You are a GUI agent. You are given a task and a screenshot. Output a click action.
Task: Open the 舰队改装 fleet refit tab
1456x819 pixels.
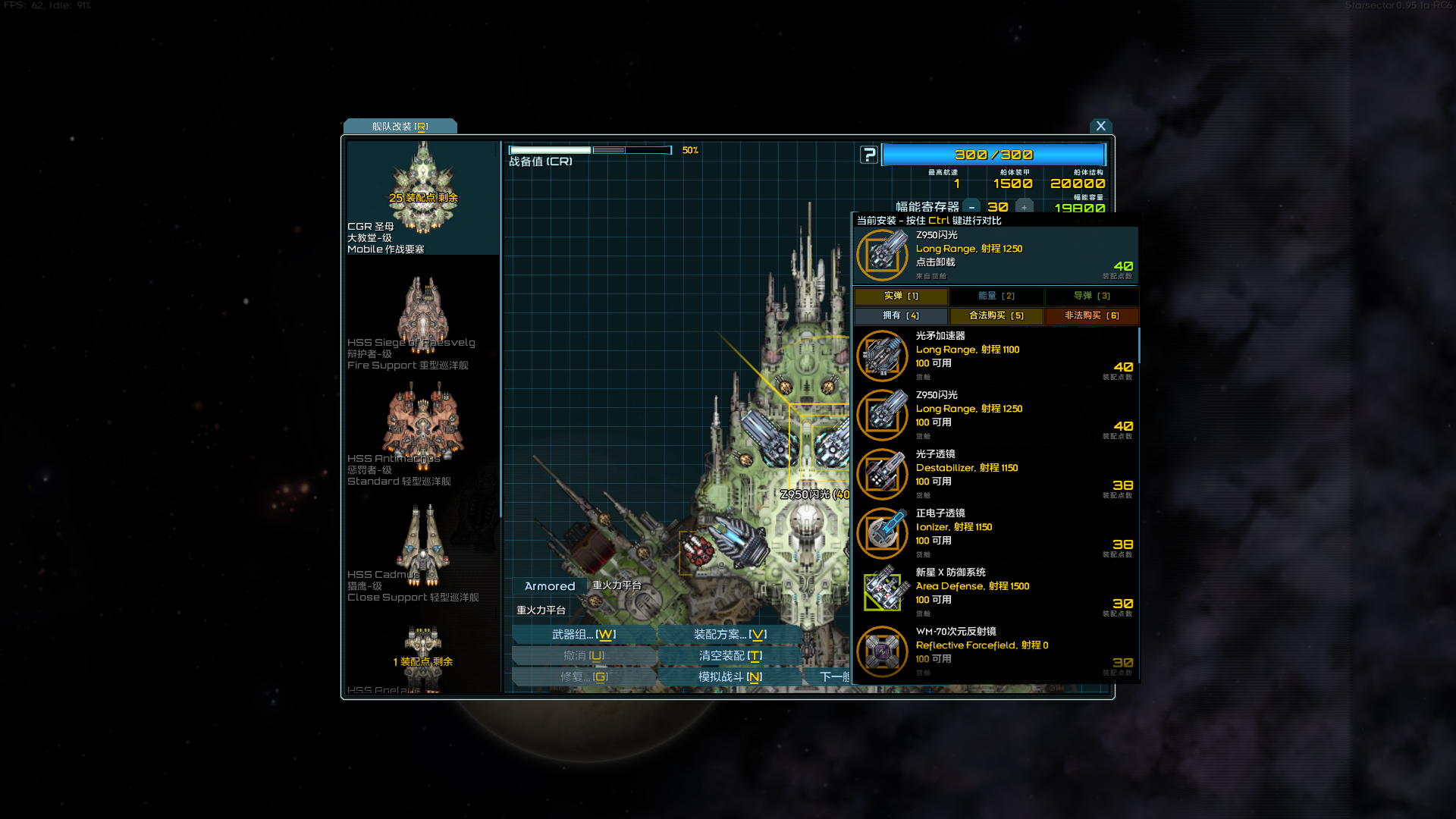(x=400, y=126)
